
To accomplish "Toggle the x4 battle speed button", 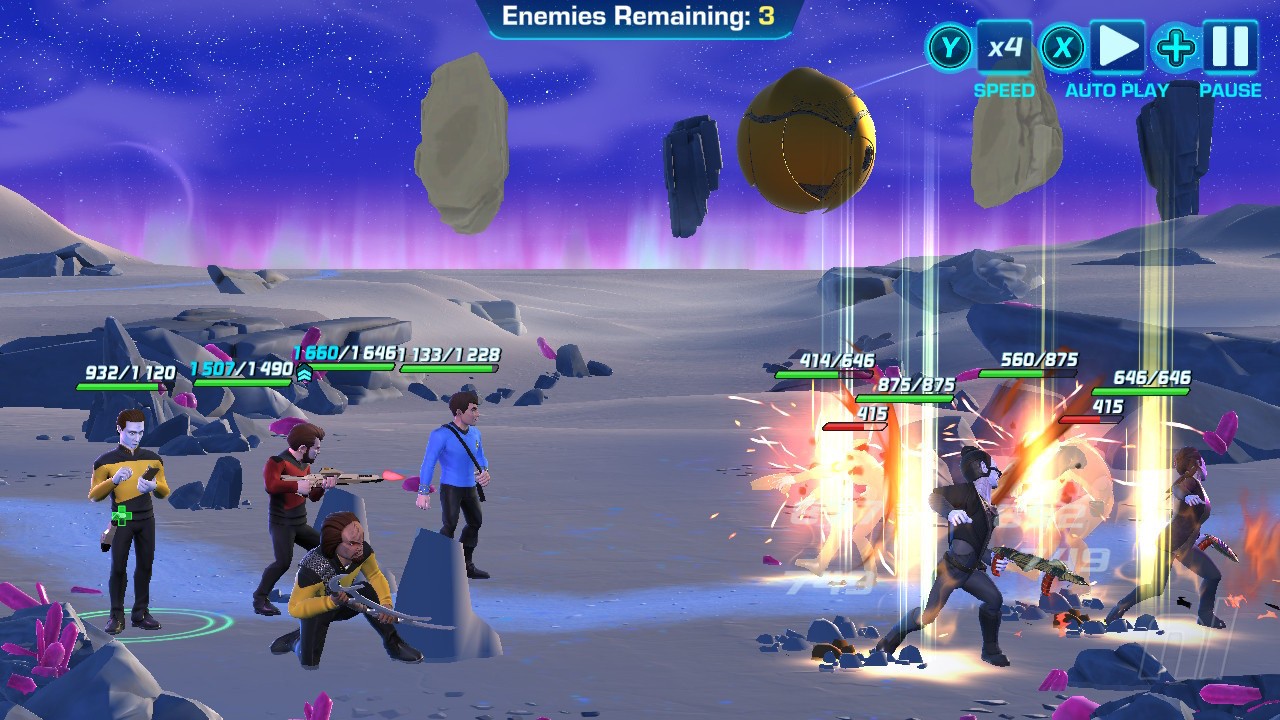I will pyautogui.click(x=1004, y=47).
